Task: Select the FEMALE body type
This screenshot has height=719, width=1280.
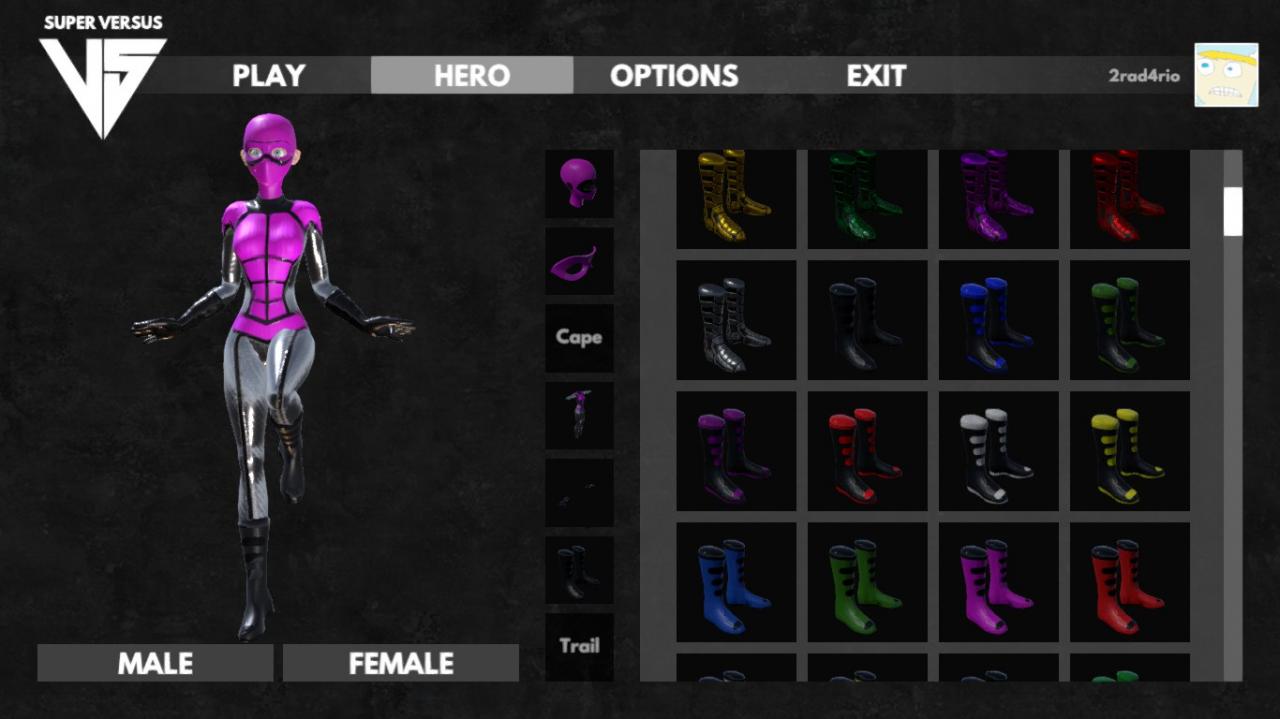Action: coord(400,663)
